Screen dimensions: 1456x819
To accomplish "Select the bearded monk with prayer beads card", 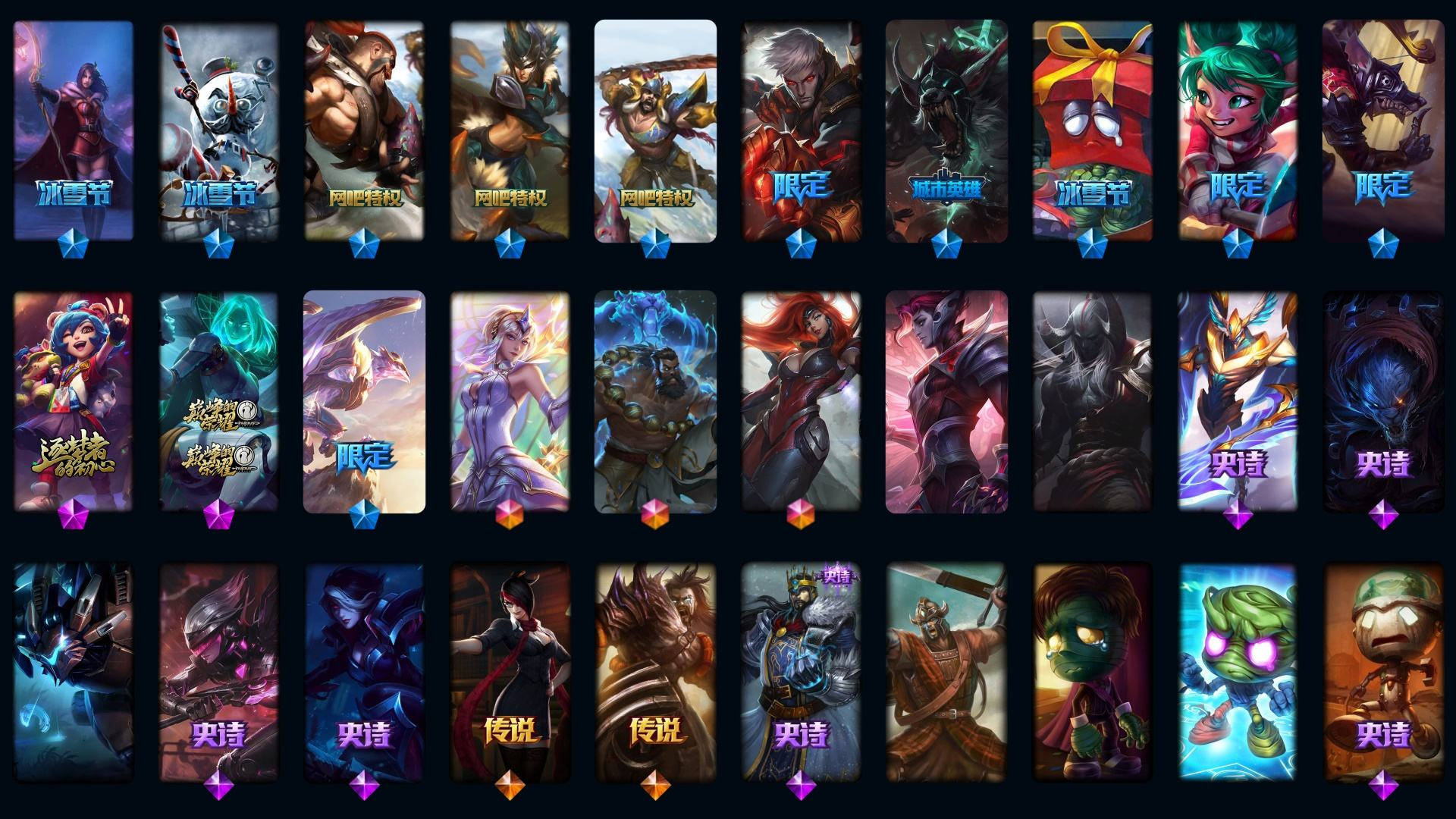I will (655, 402).
